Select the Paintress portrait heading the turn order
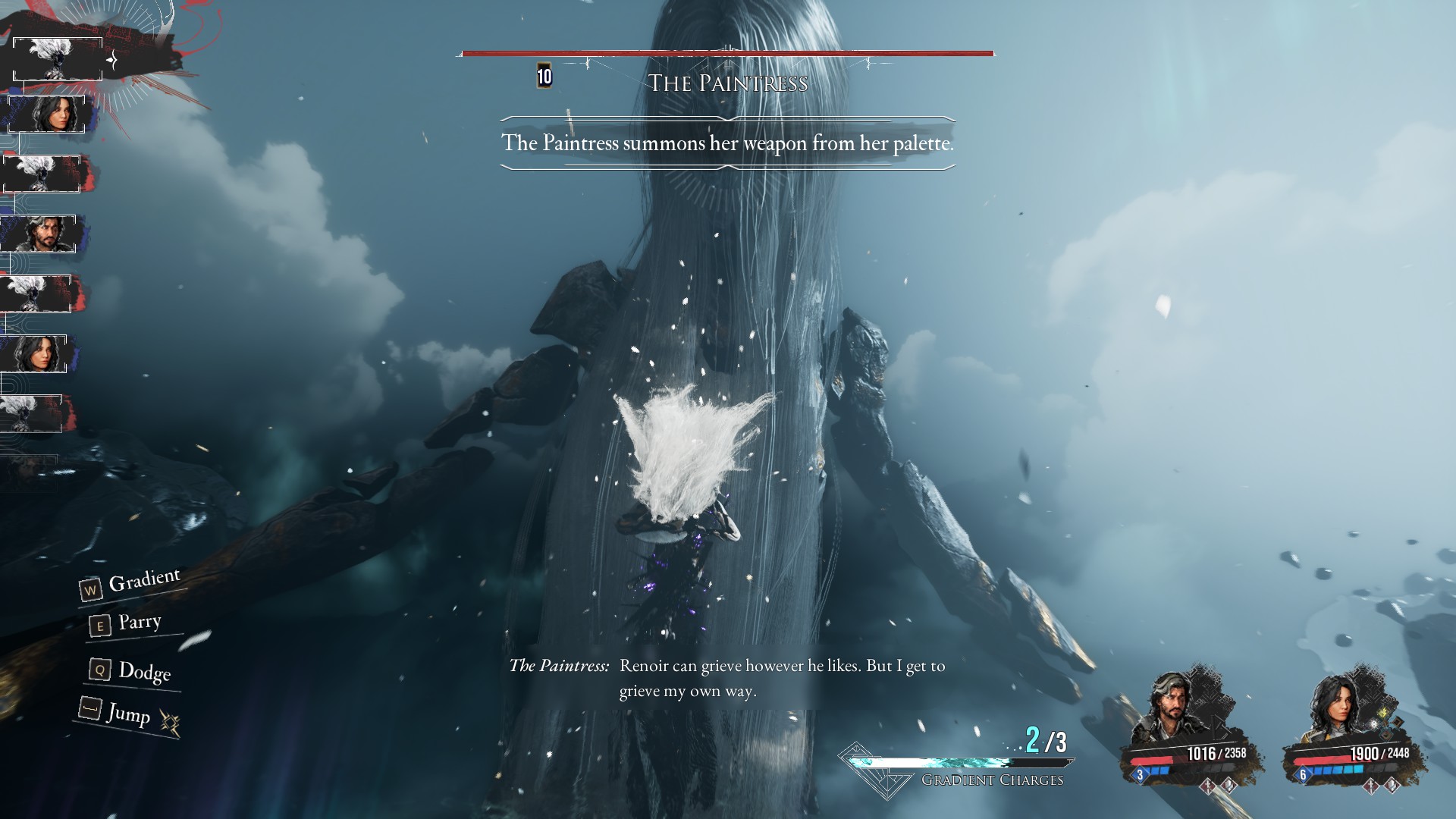 (58, 58)
